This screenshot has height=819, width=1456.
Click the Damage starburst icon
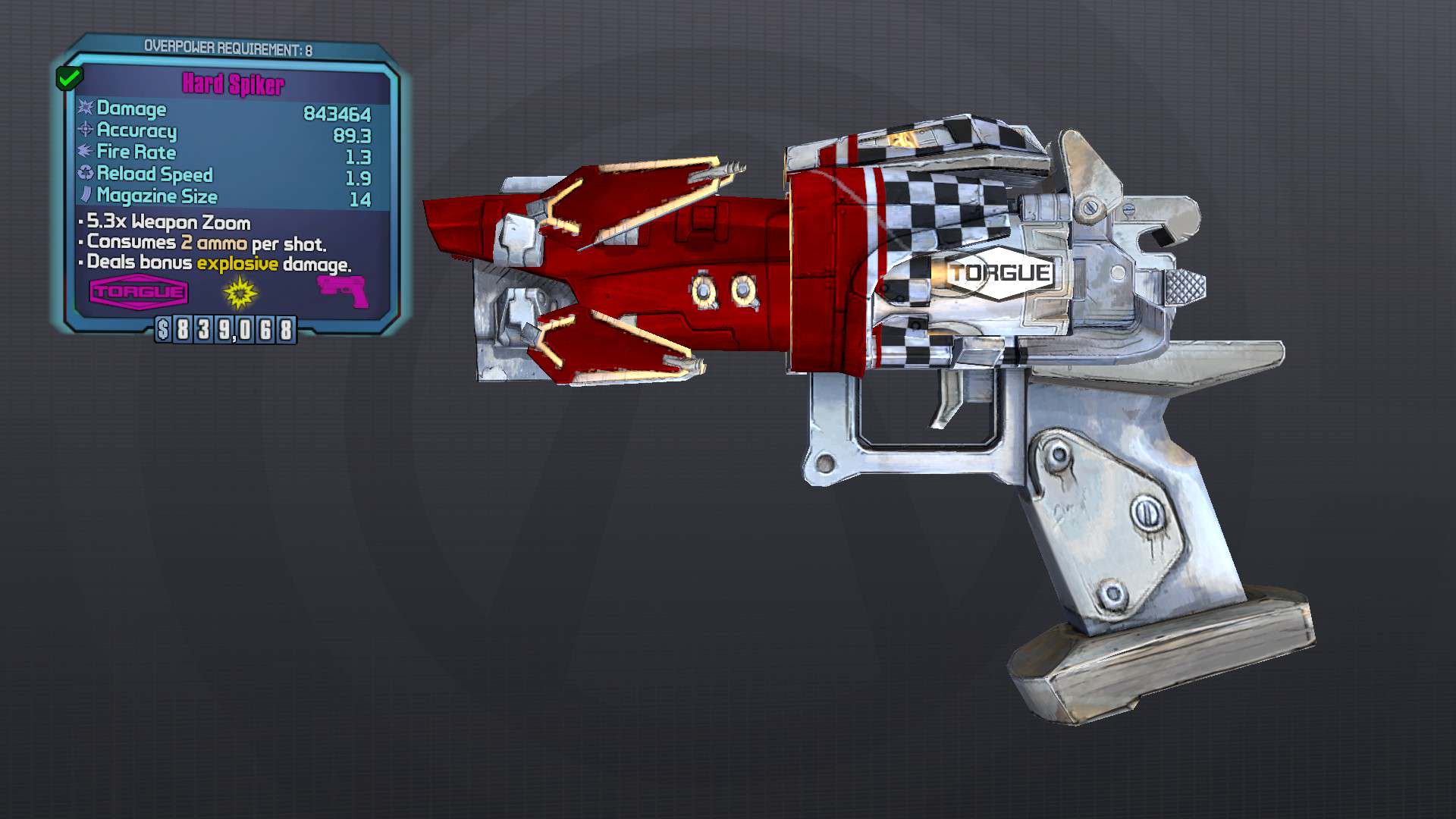point(86,109)
